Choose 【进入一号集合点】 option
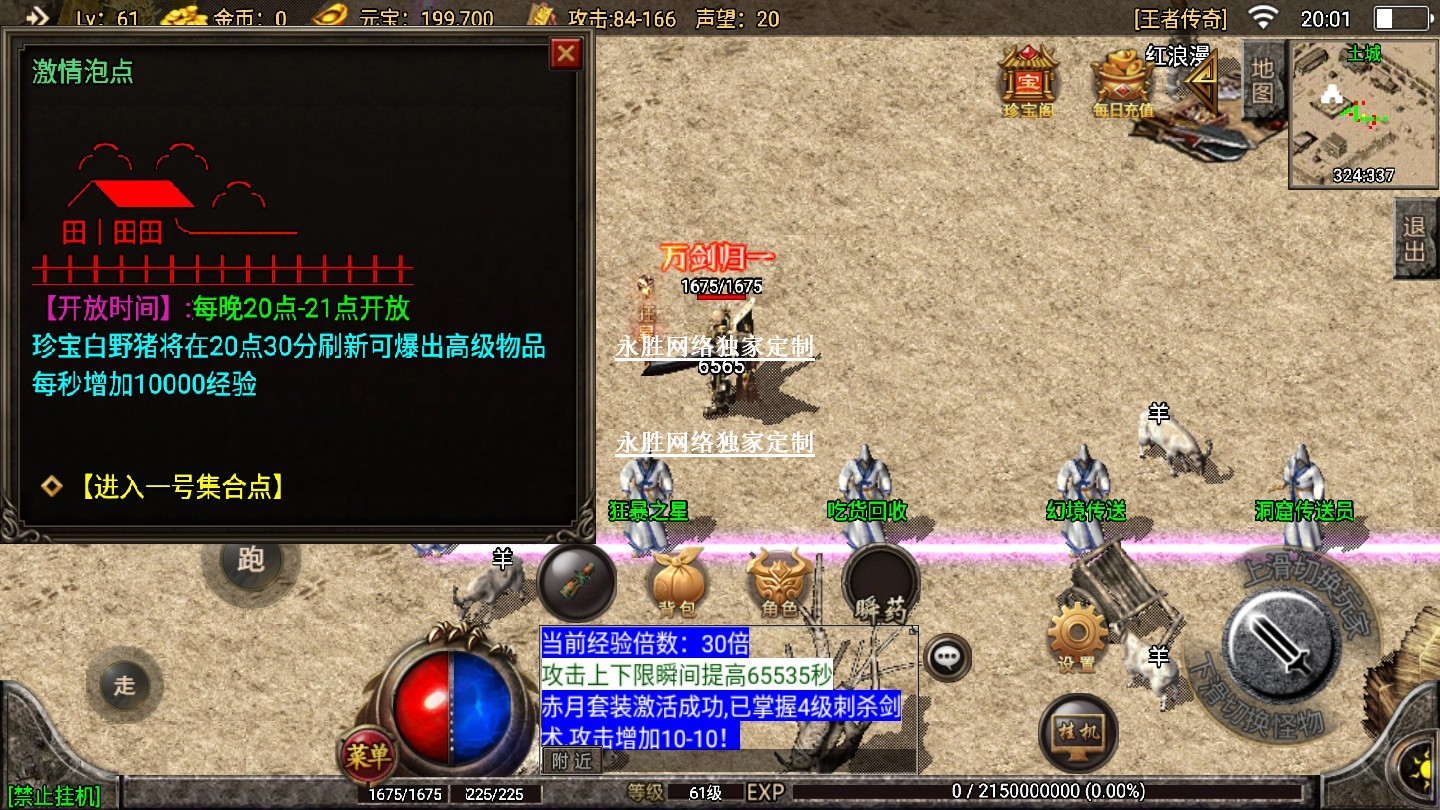Image resolution: width=1440 pixels, height=810 pixels. tap(180, 487)
